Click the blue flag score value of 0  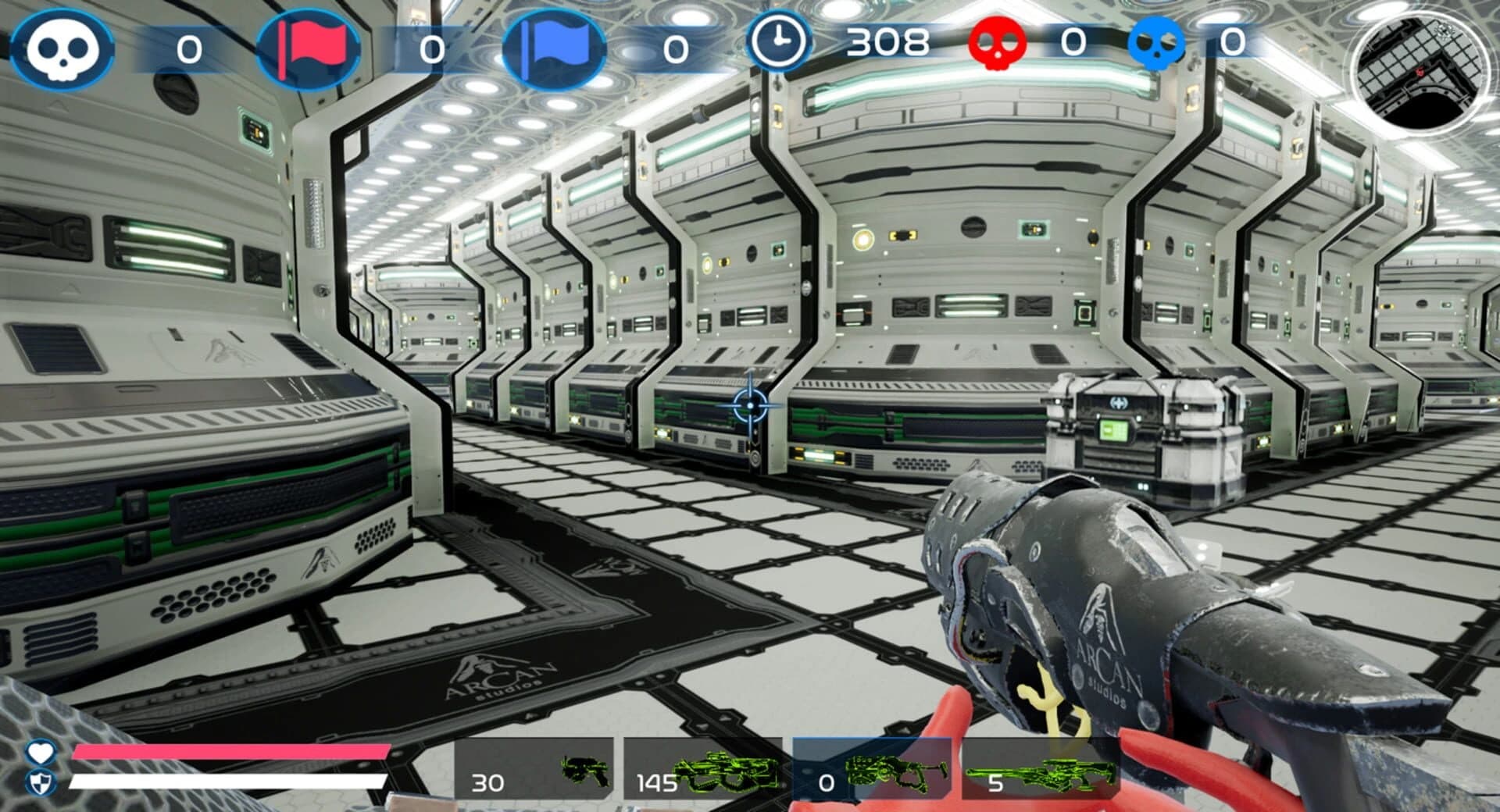point(673,48)
